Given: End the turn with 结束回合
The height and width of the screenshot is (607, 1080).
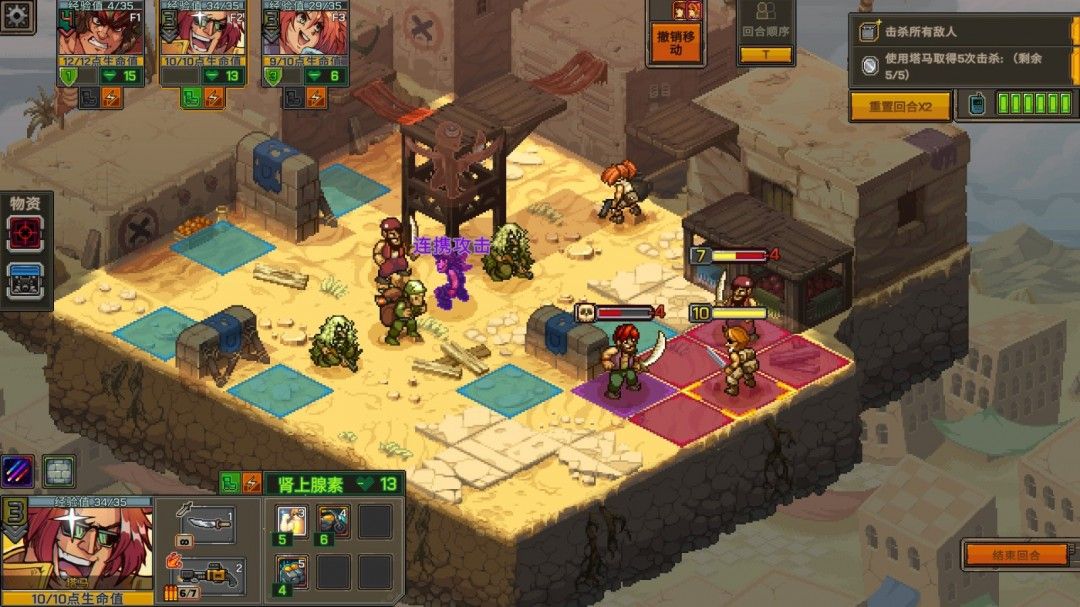Looking at the screenshot, I should tap(1016, 554).
